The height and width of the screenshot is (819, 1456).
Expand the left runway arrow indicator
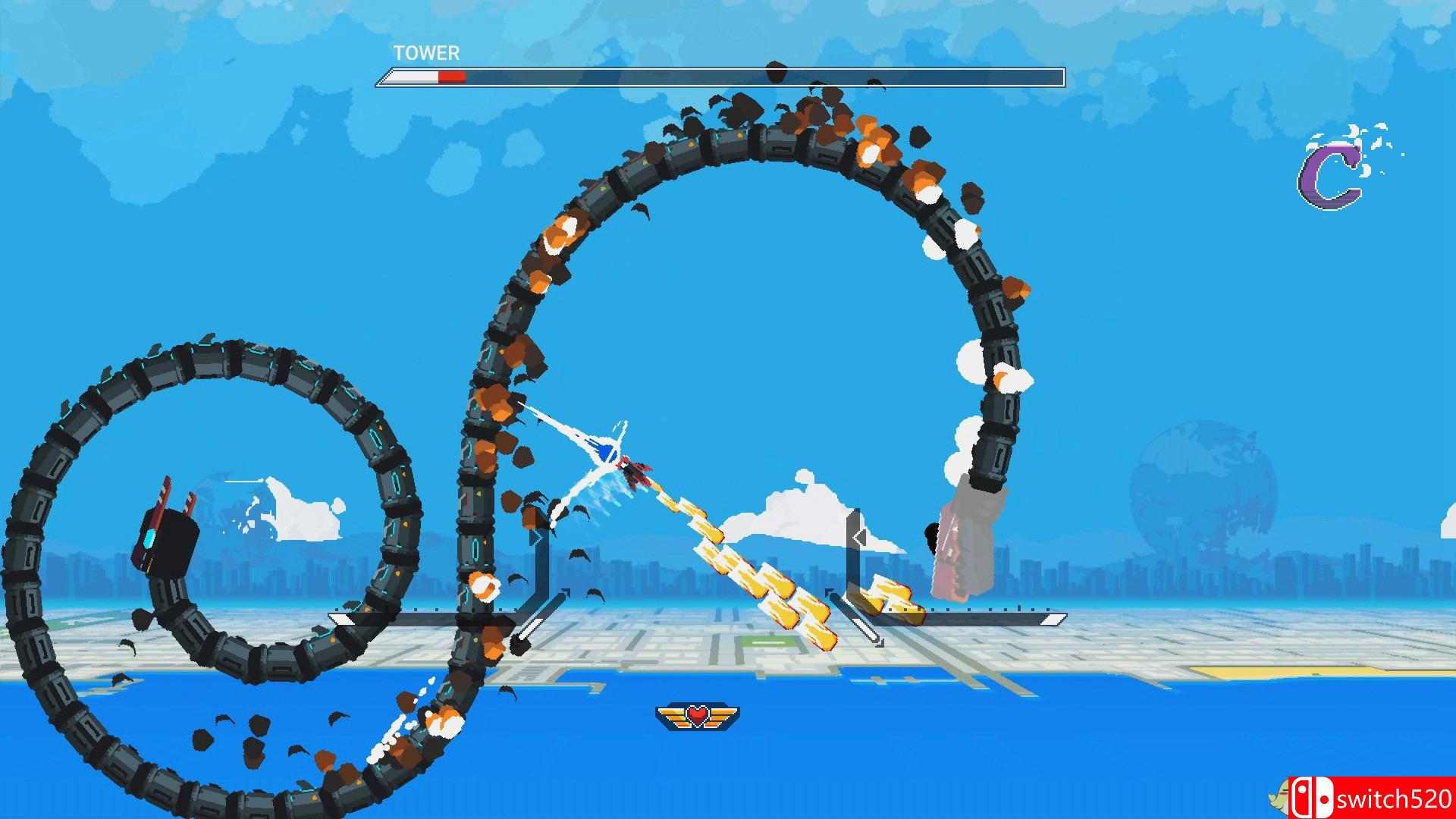564,590
